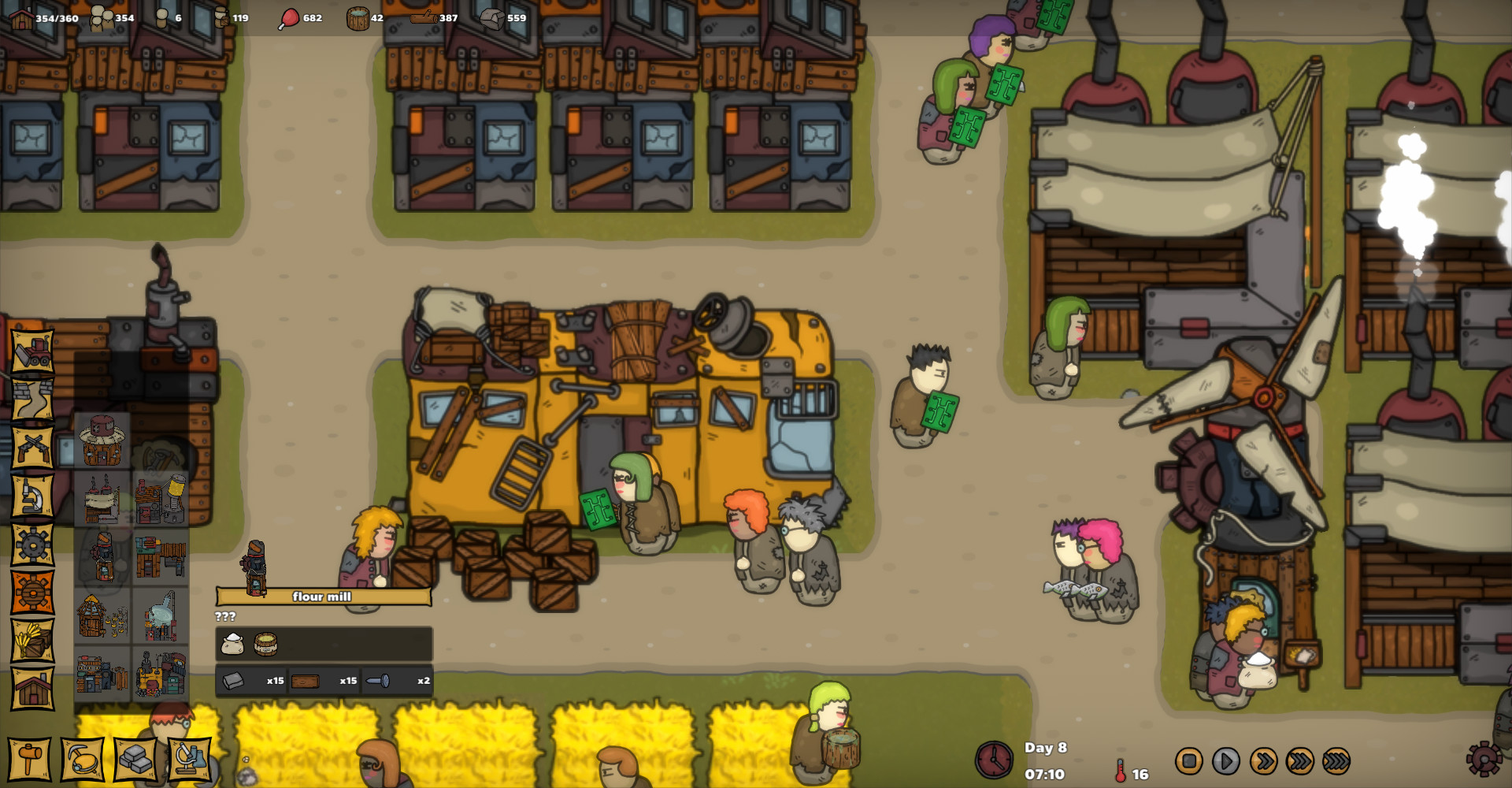This screenshot has width=1512, height=788.
Task: Click the flour mill name banner
Action: [325, 597]
